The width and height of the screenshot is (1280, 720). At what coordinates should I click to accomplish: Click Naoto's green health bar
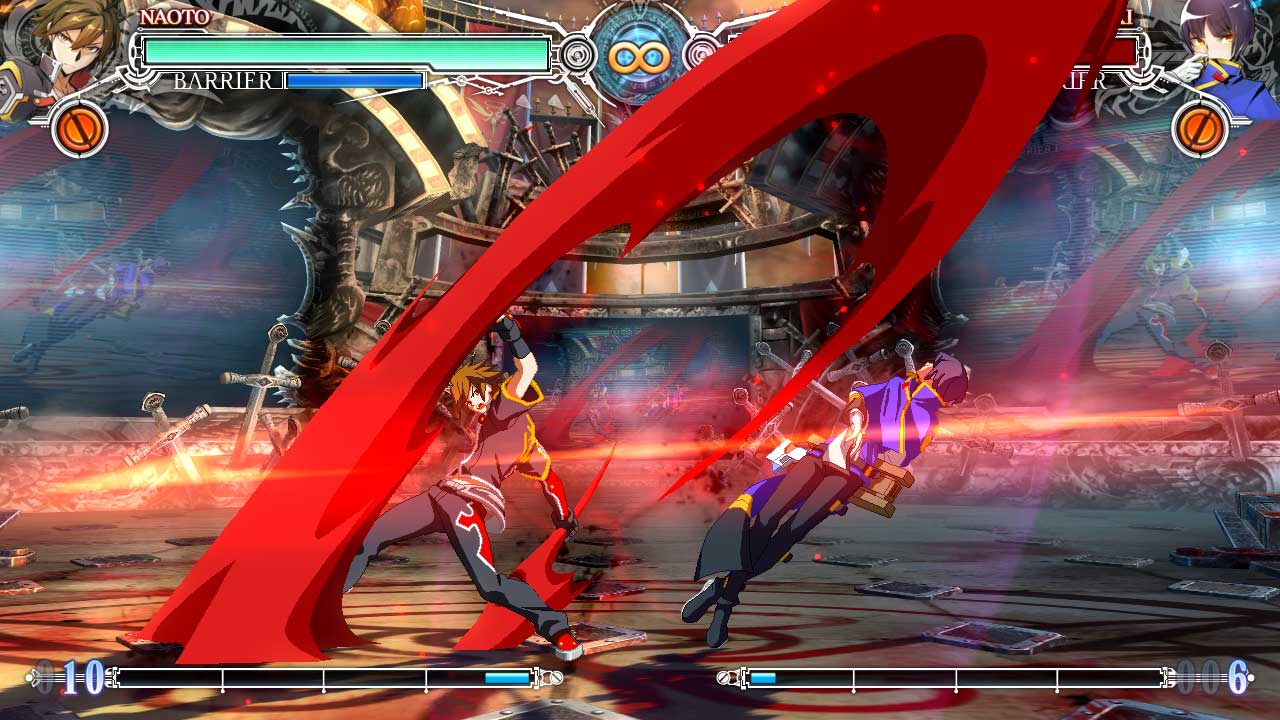[x=345, y=53]
